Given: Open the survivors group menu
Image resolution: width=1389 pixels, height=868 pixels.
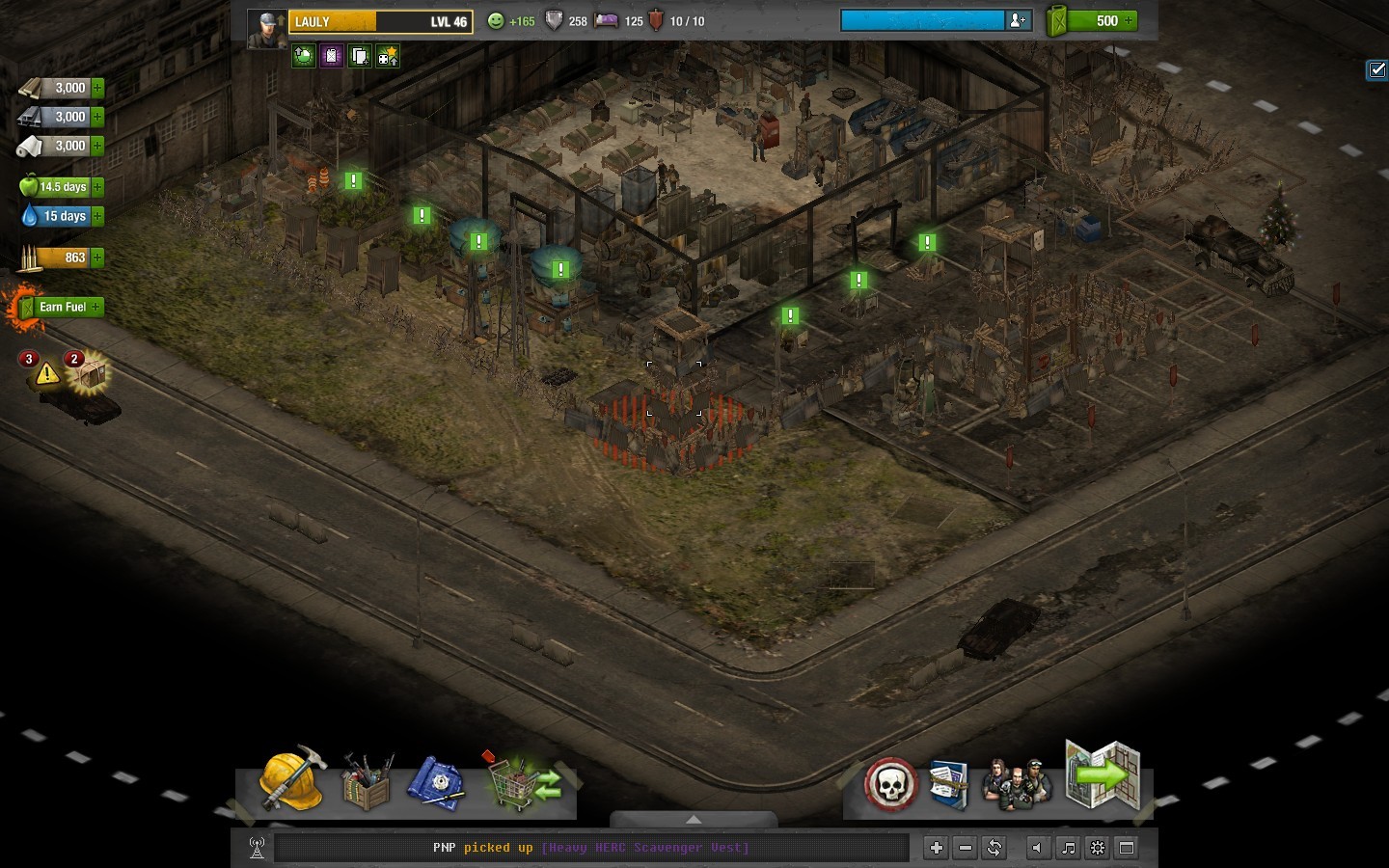Looking at the screenshot, I should [x=1016, y=783].
